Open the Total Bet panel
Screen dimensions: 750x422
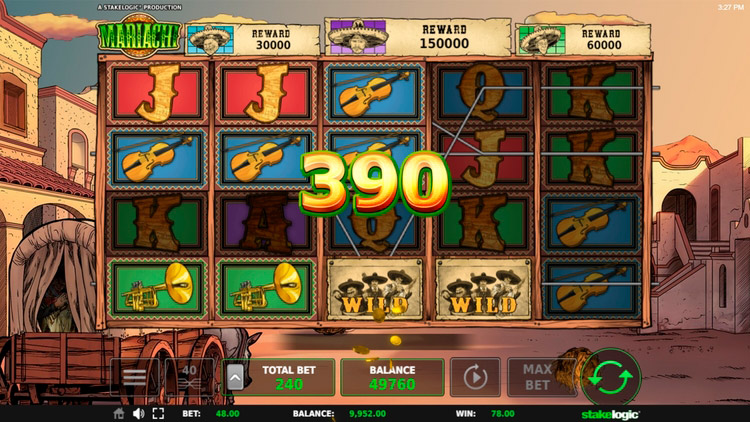point(289,377)
